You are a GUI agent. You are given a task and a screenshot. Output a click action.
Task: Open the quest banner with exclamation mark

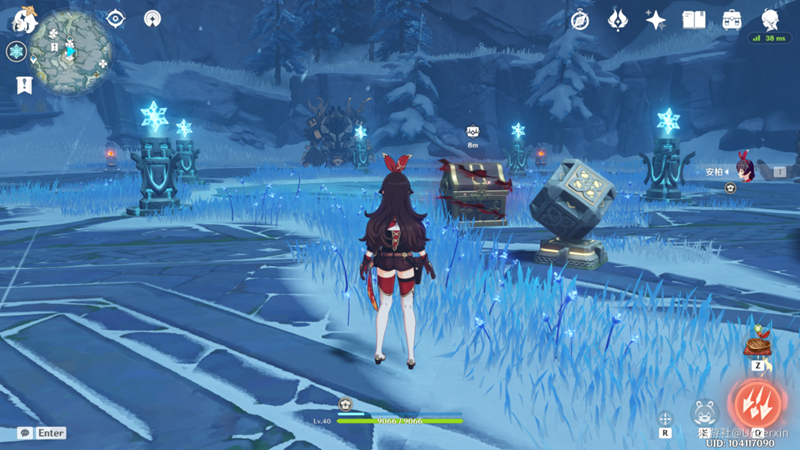pos(24,86)
